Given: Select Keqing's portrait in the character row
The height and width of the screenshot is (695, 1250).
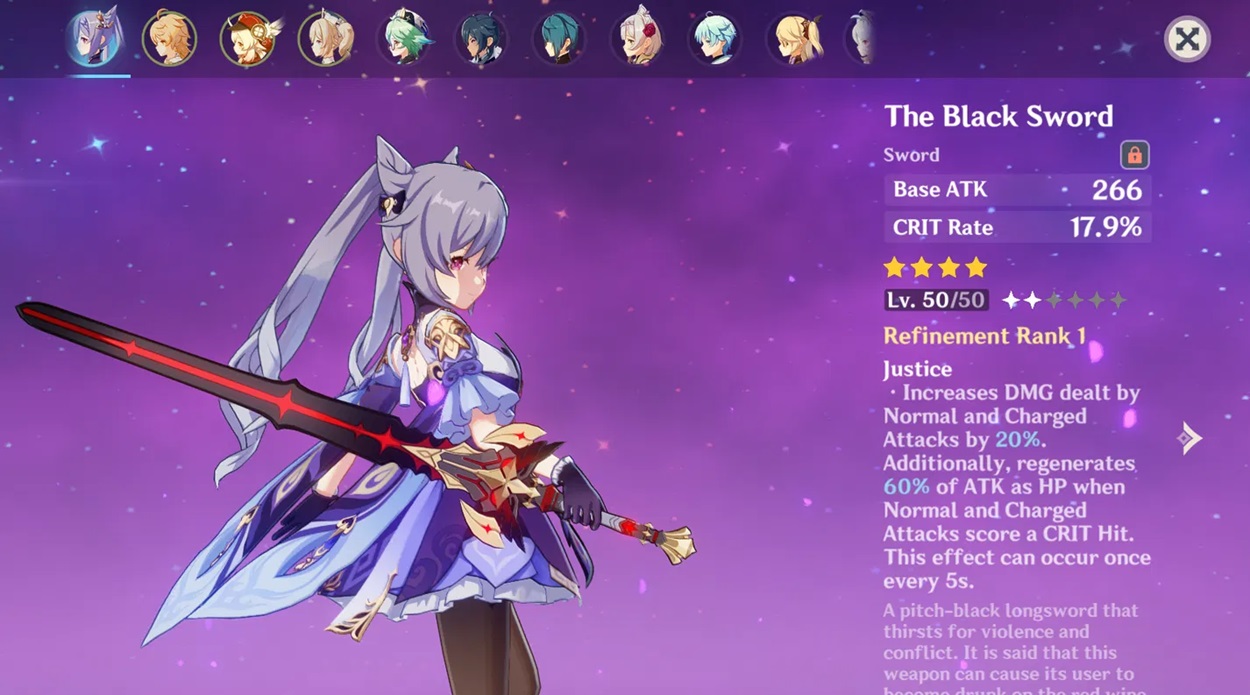Looking at the screenshot, I should (x=93, y=38).
